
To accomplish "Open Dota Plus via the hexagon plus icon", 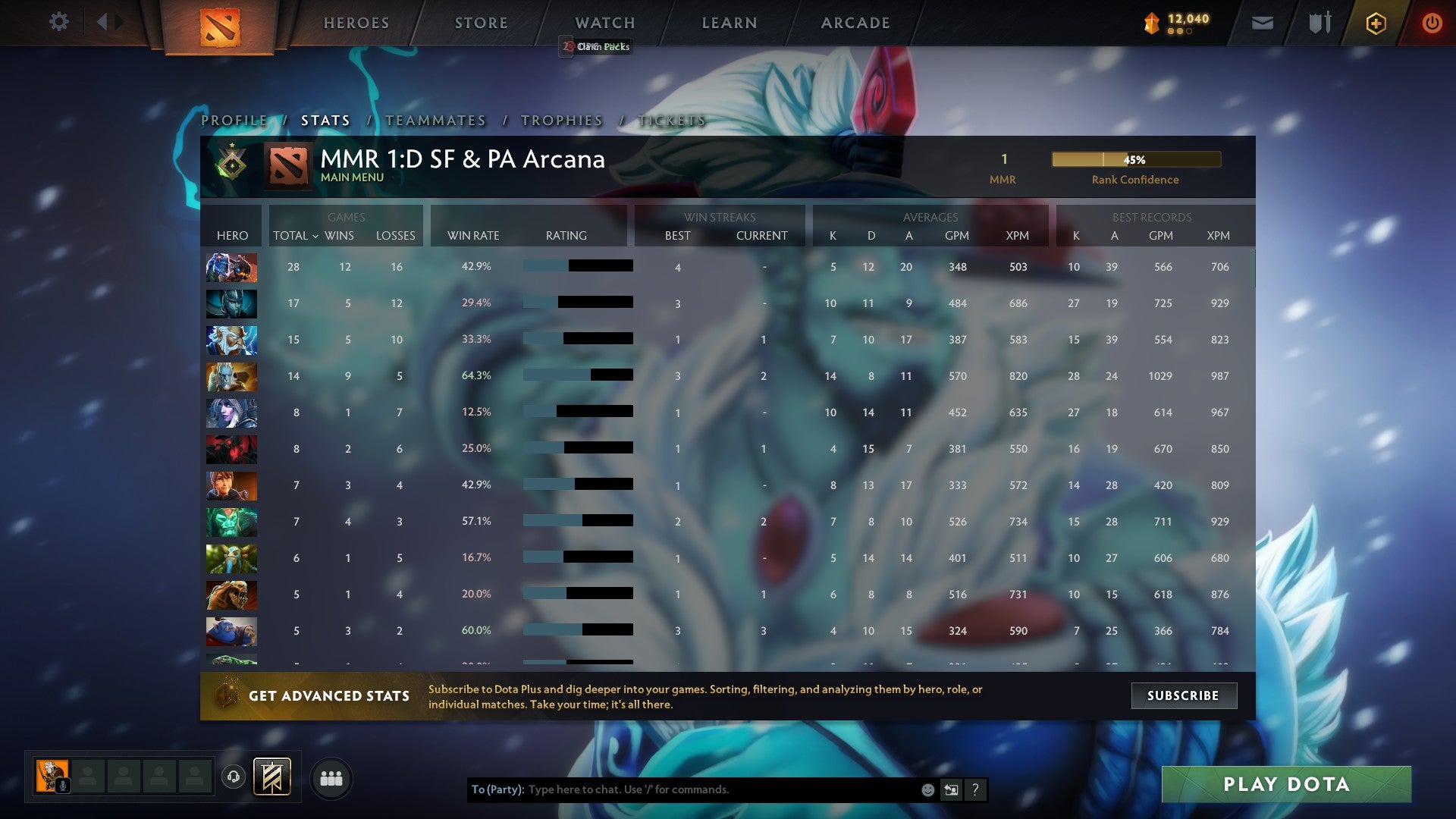I will point(1375,23).
